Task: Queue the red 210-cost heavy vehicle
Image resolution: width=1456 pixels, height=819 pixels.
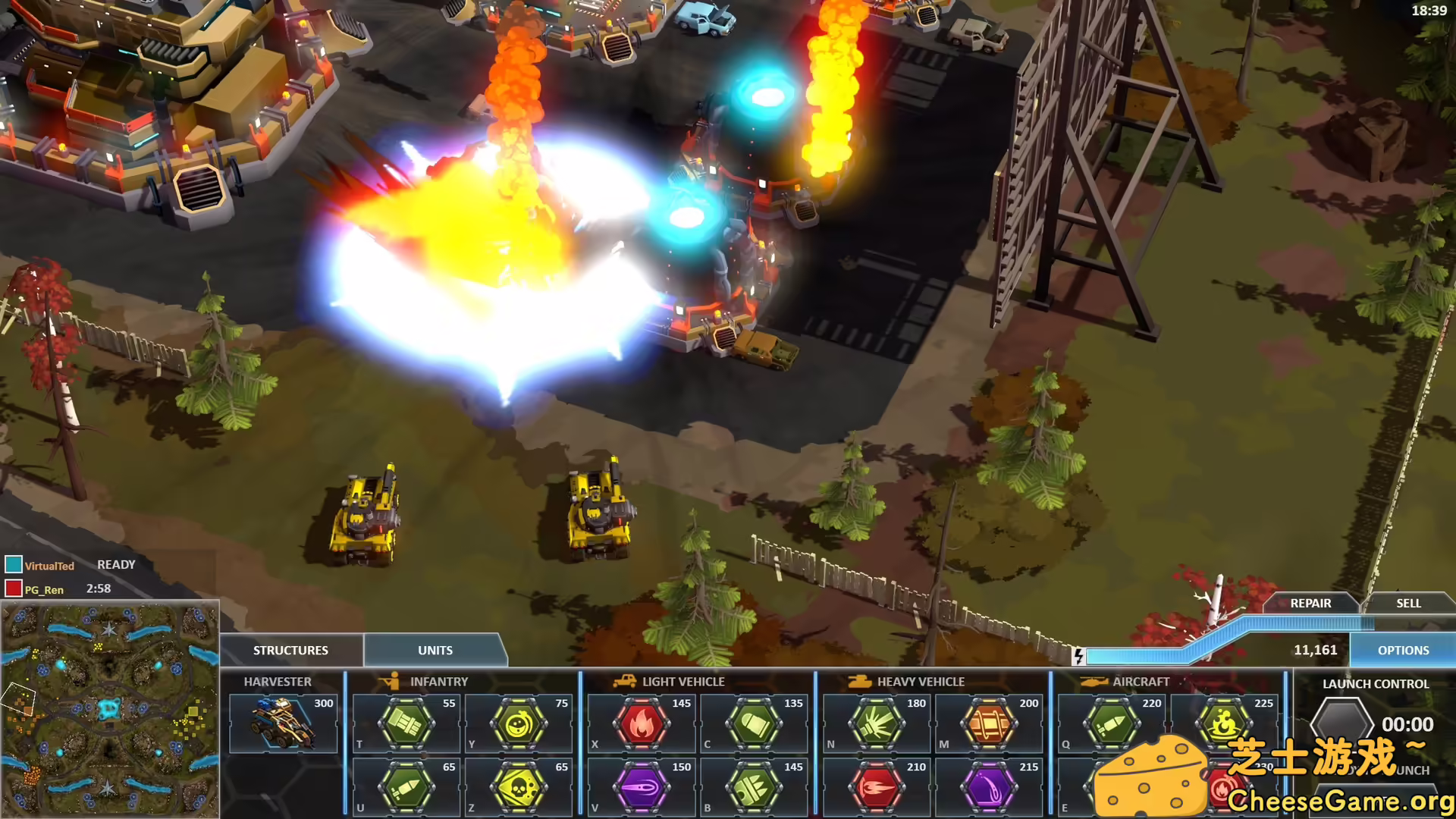Action: [x=877, y=787]
